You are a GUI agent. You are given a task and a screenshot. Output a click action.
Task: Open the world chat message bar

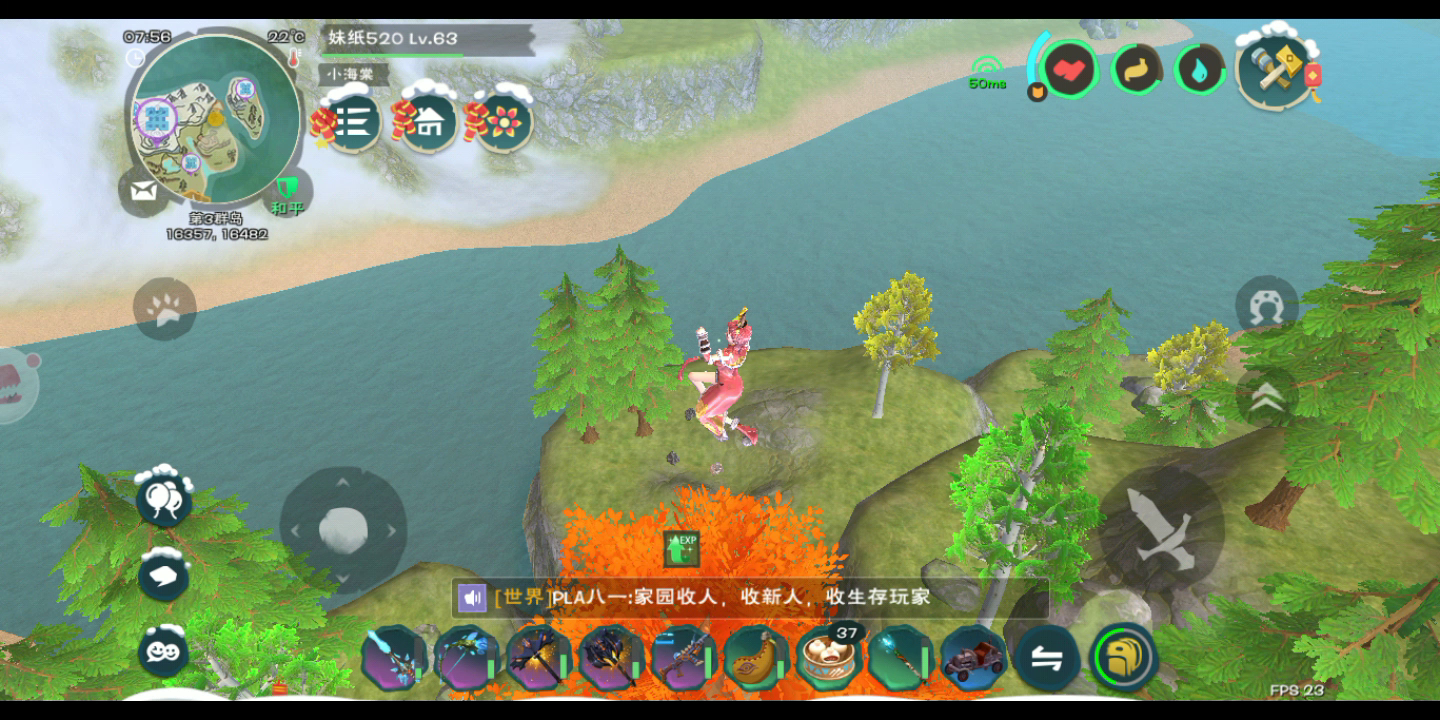pos(750,597)
